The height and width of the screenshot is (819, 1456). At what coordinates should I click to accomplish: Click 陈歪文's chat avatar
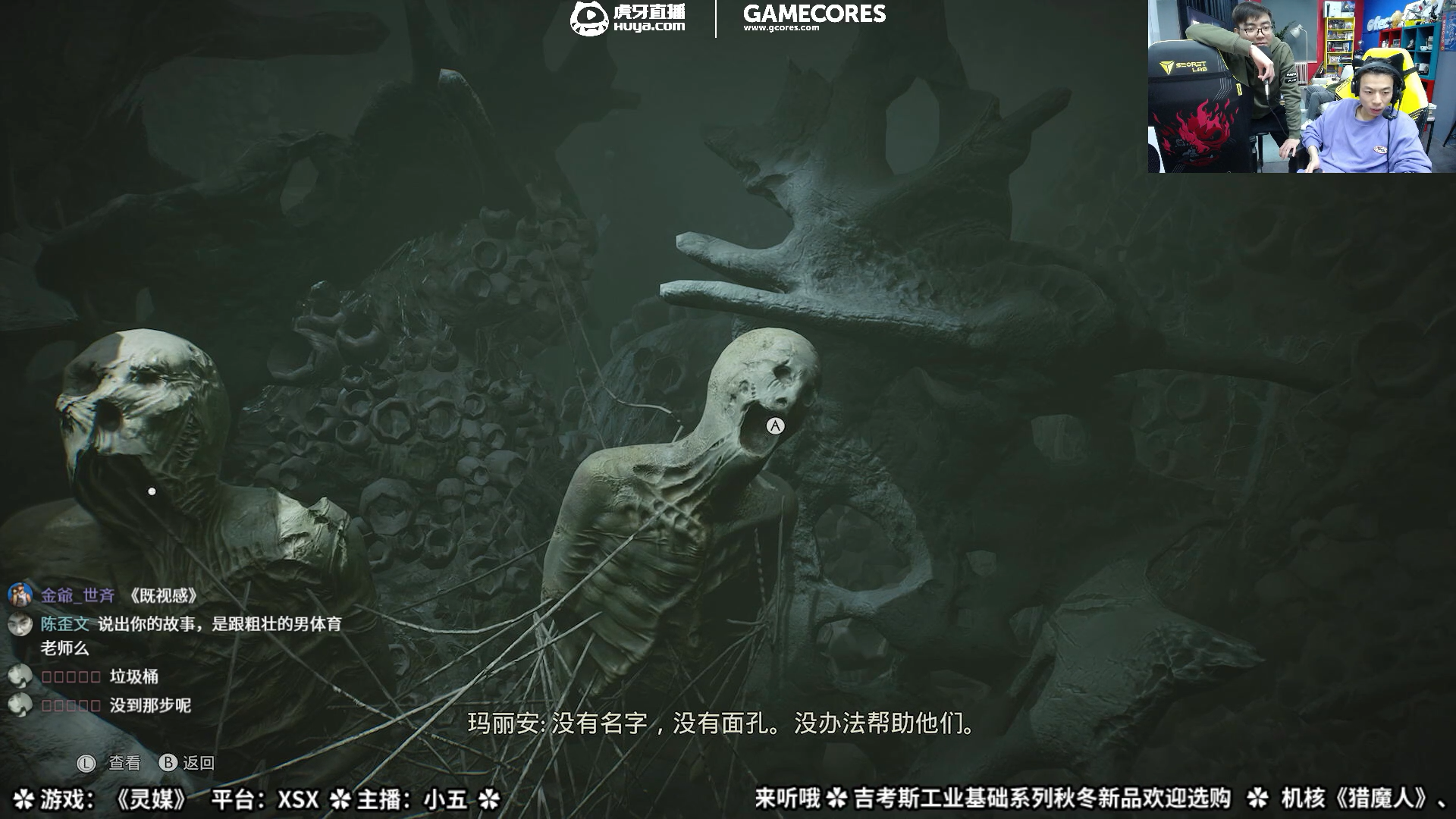pos(18,625)
